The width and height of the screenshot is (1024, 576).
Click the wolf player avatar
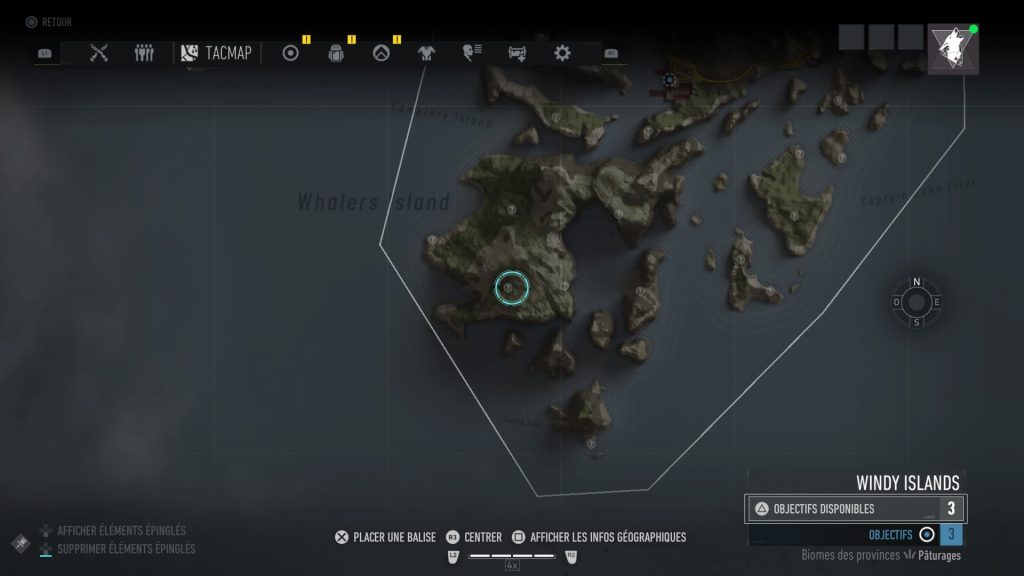click(x=952, y=50)
